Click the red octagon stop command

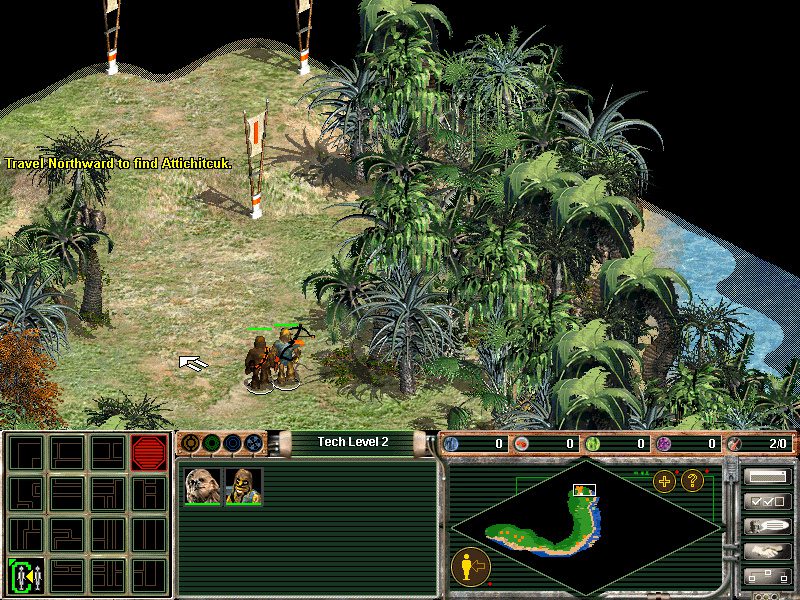click(x=148, y=453)
